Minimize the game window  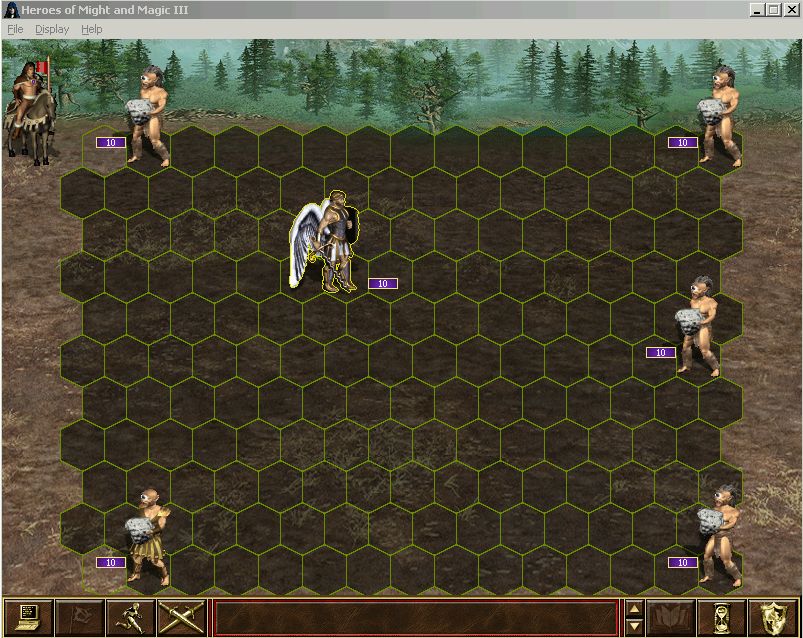click(x=757, y=10)
